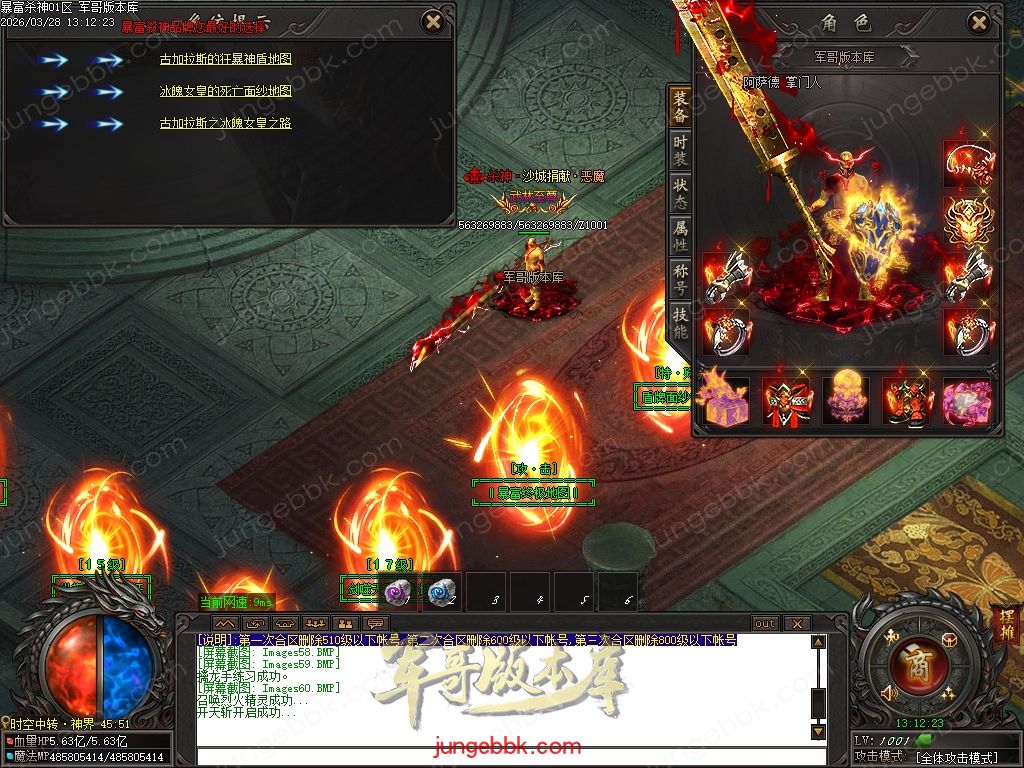Close the boss tips window
This screenshot has width=1024, height=768.
click(432, 21)
